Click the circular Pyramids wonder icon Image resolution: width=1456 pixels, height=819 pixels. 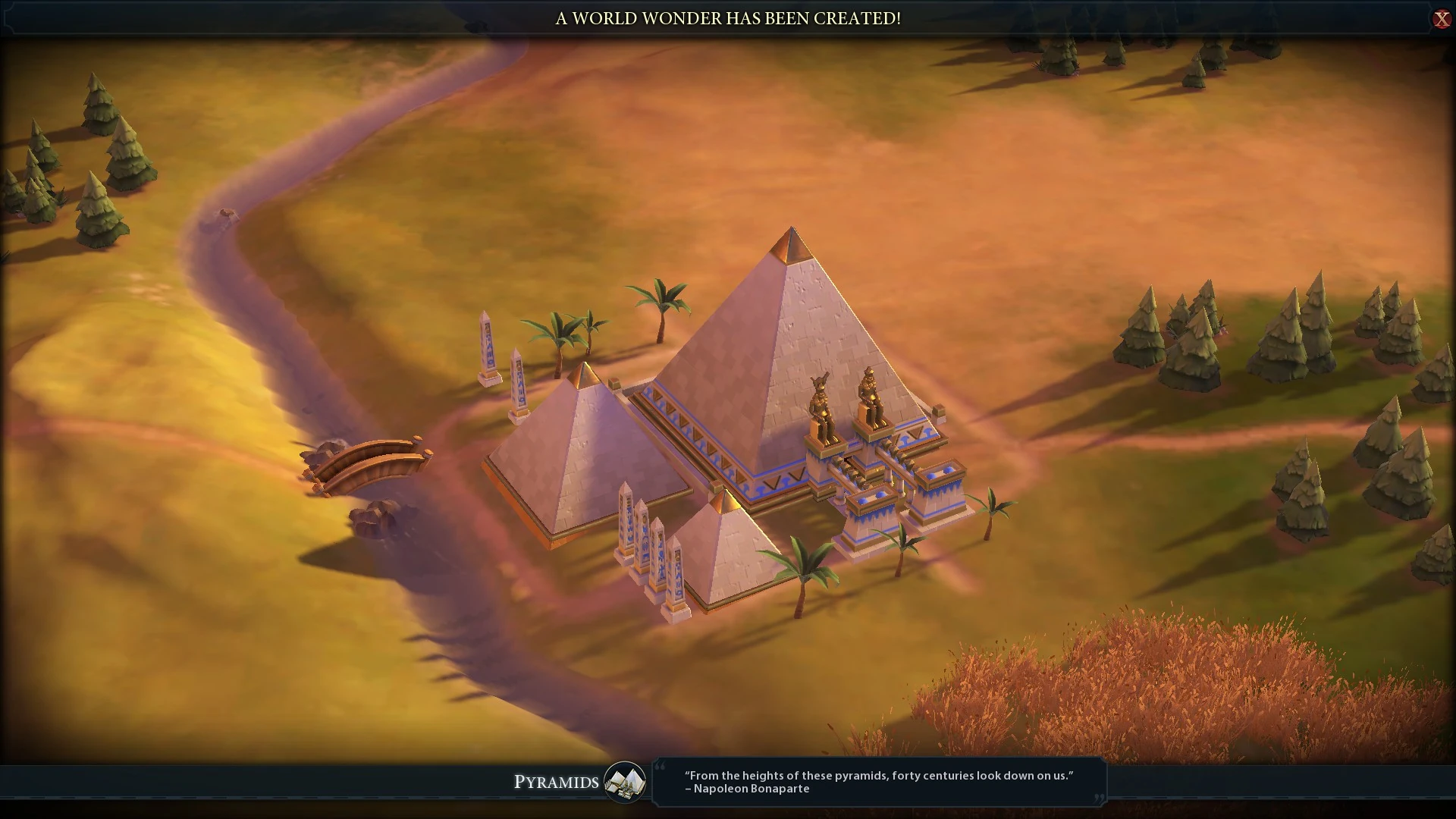click(x=624, y=783)
